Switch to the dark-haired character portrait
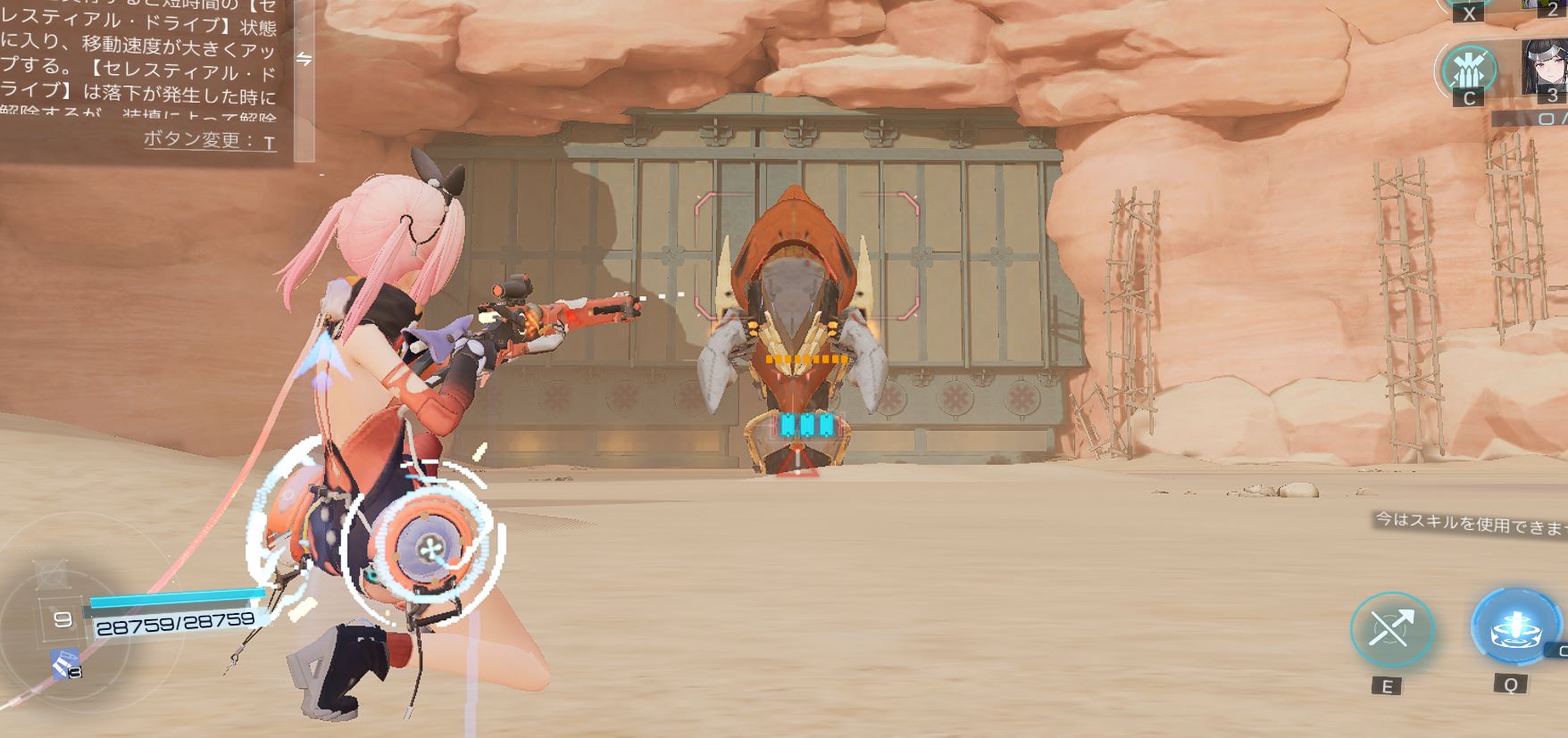The width and height of the screenshot is (1568, 738). 1544,67
